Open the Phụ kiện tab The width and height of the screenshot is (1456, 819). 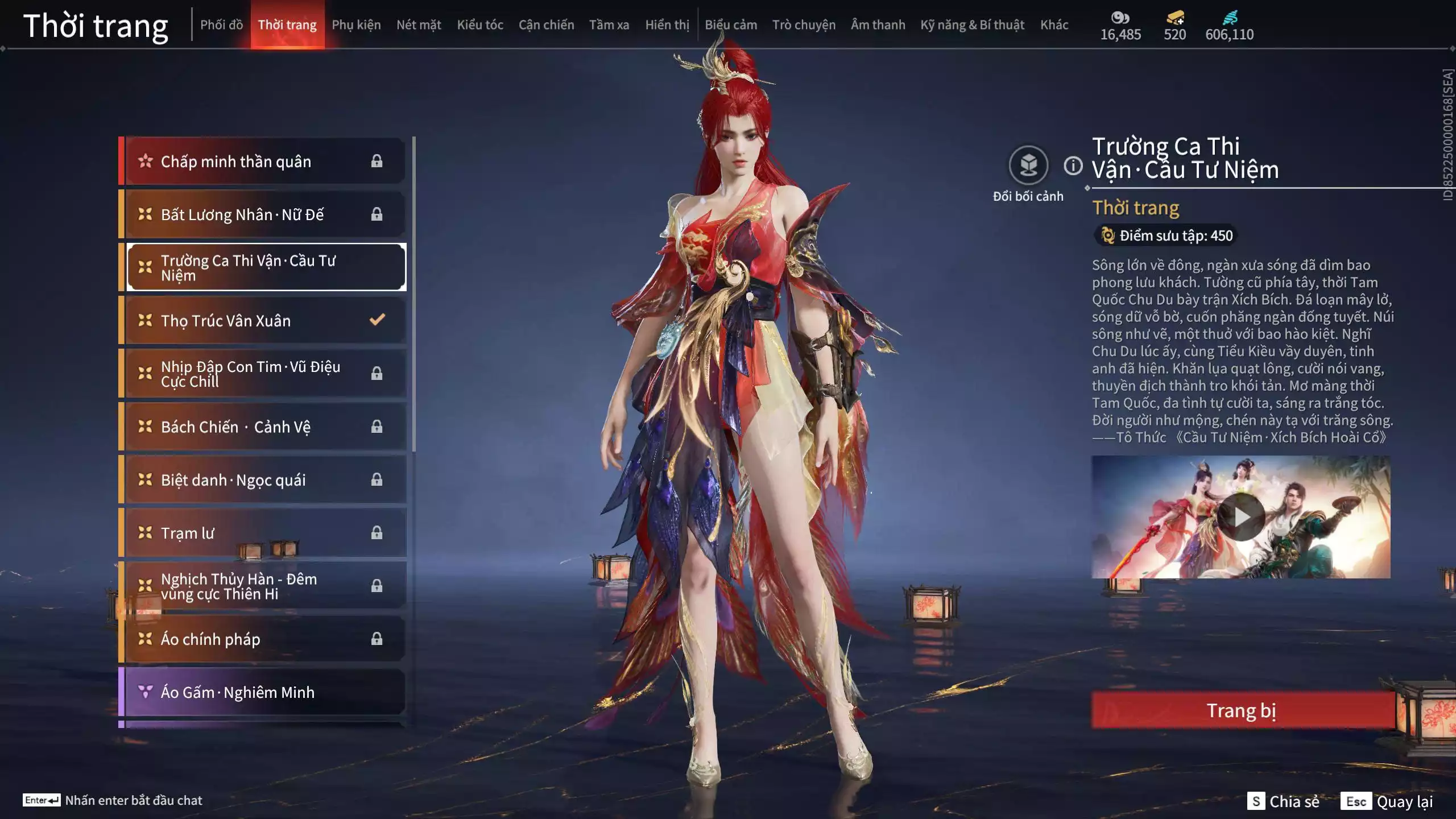356,25
